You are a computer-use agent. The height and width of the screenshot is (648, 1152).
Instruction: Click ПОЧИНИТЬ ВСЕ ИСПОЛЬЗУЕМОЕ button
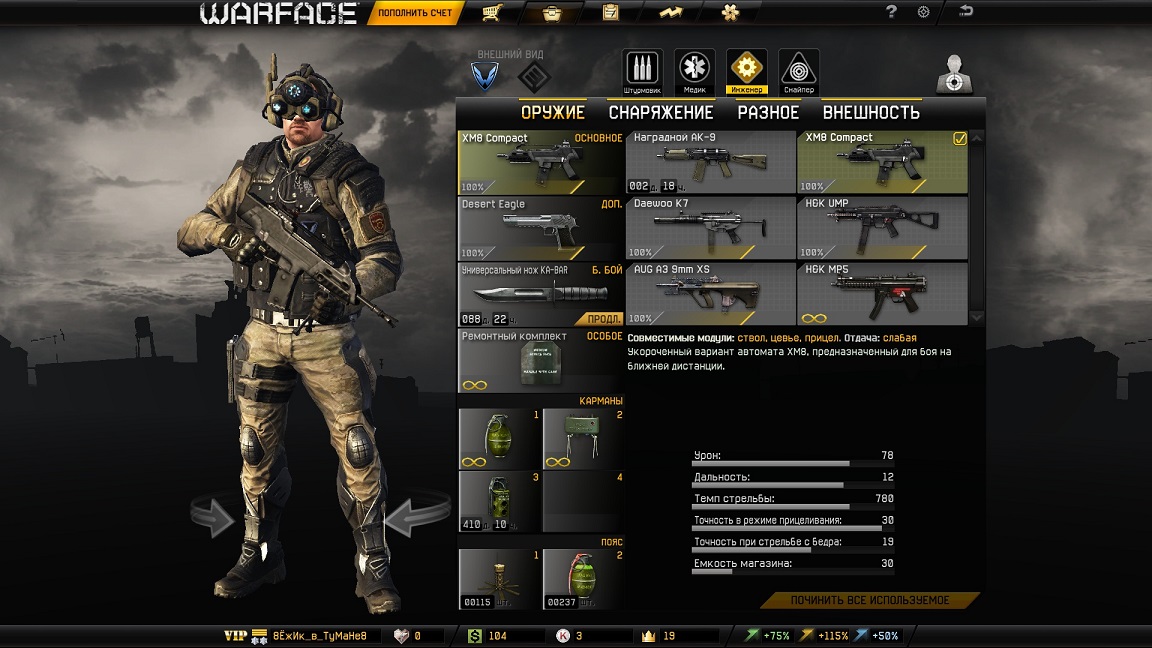pyautogui.click(x=870, y=601)
